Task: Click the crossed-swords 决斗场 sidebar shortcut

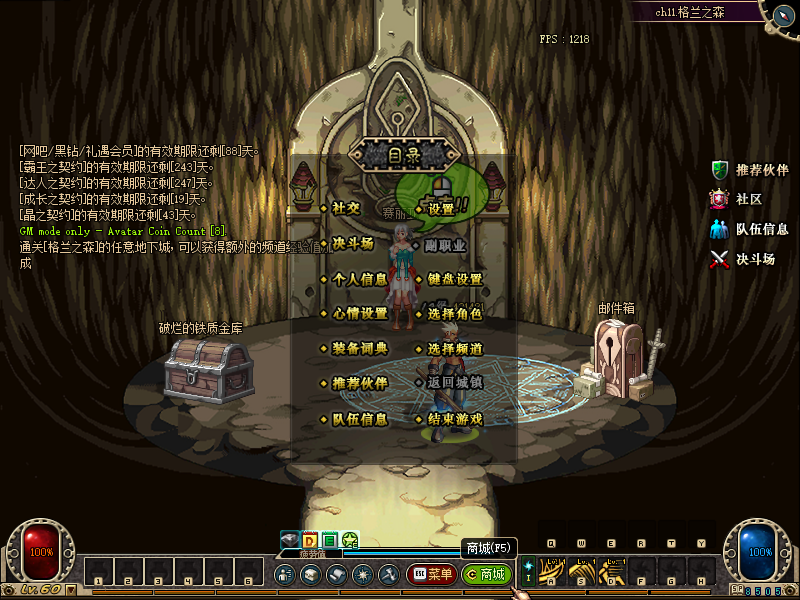Action: [x=743, y=259]
